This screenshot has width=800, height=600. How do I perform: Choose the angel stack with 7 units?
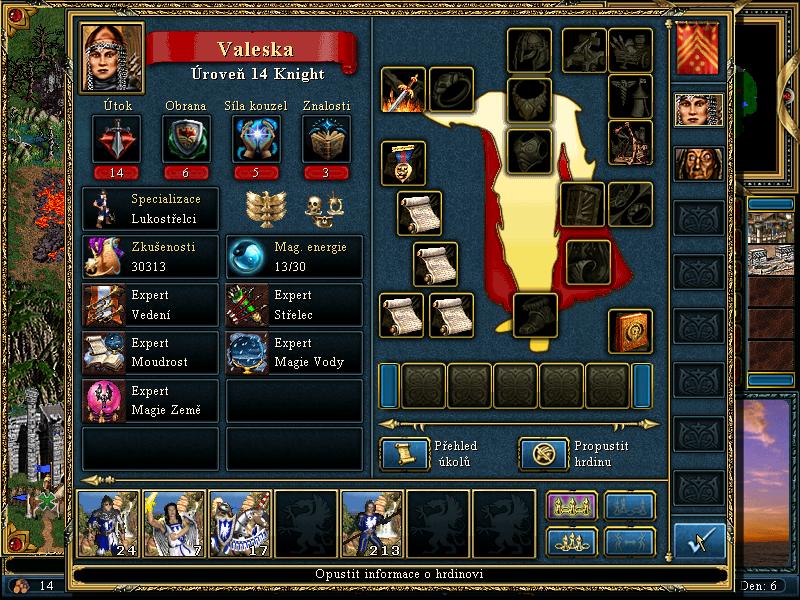174,523
